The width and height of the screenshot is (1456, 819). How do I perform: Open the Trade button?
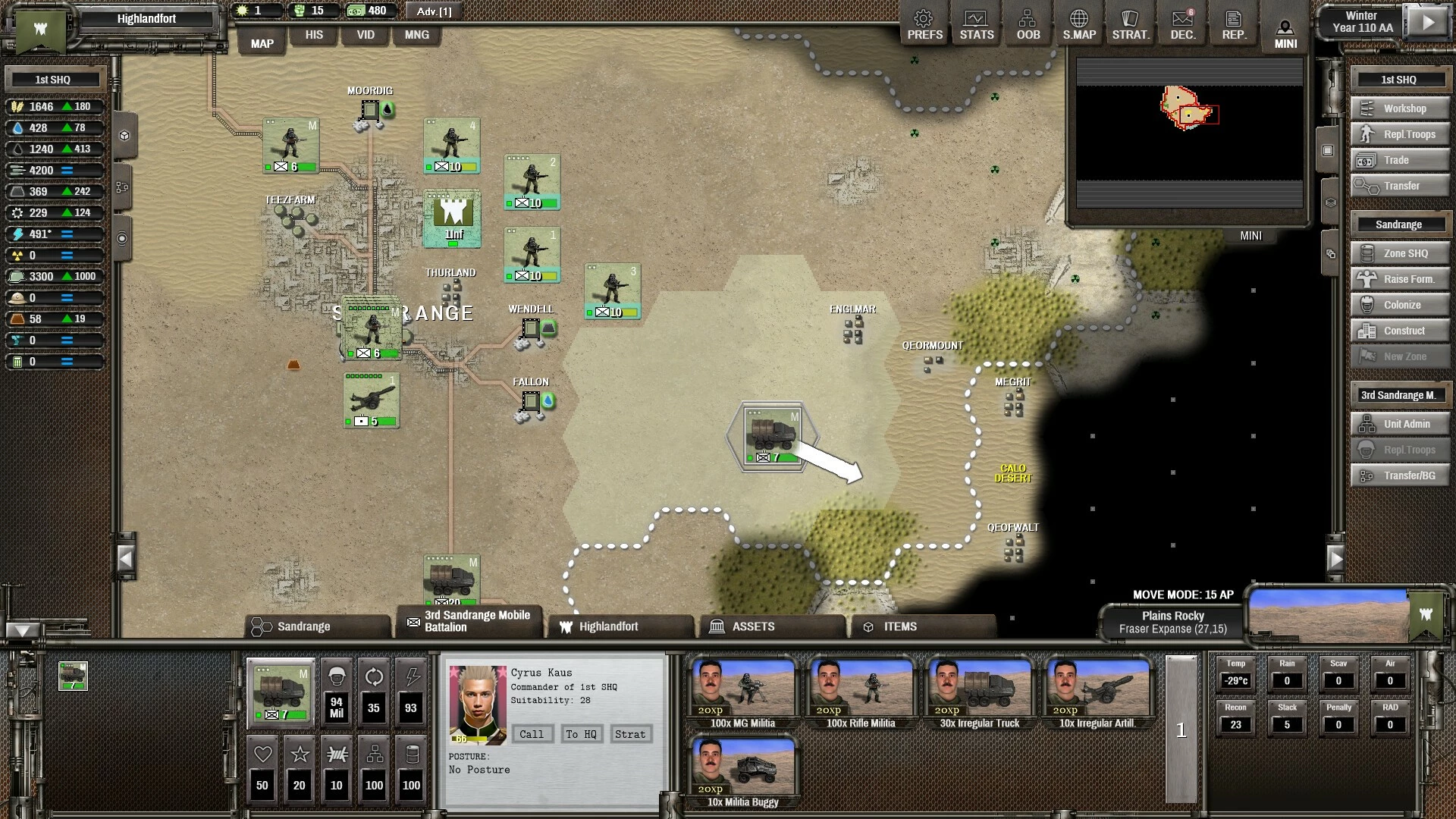coord(1400,160)
